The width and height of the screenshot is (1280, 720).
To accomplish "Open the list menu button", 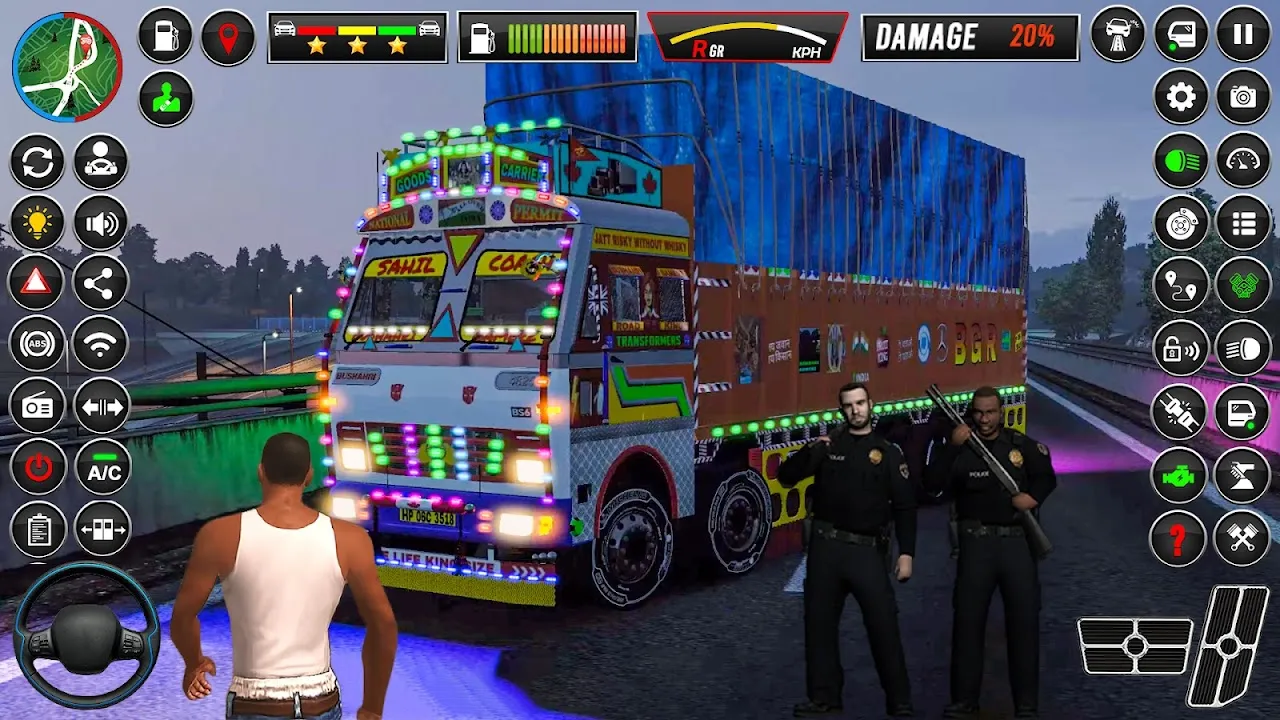I will point(1243,222).
